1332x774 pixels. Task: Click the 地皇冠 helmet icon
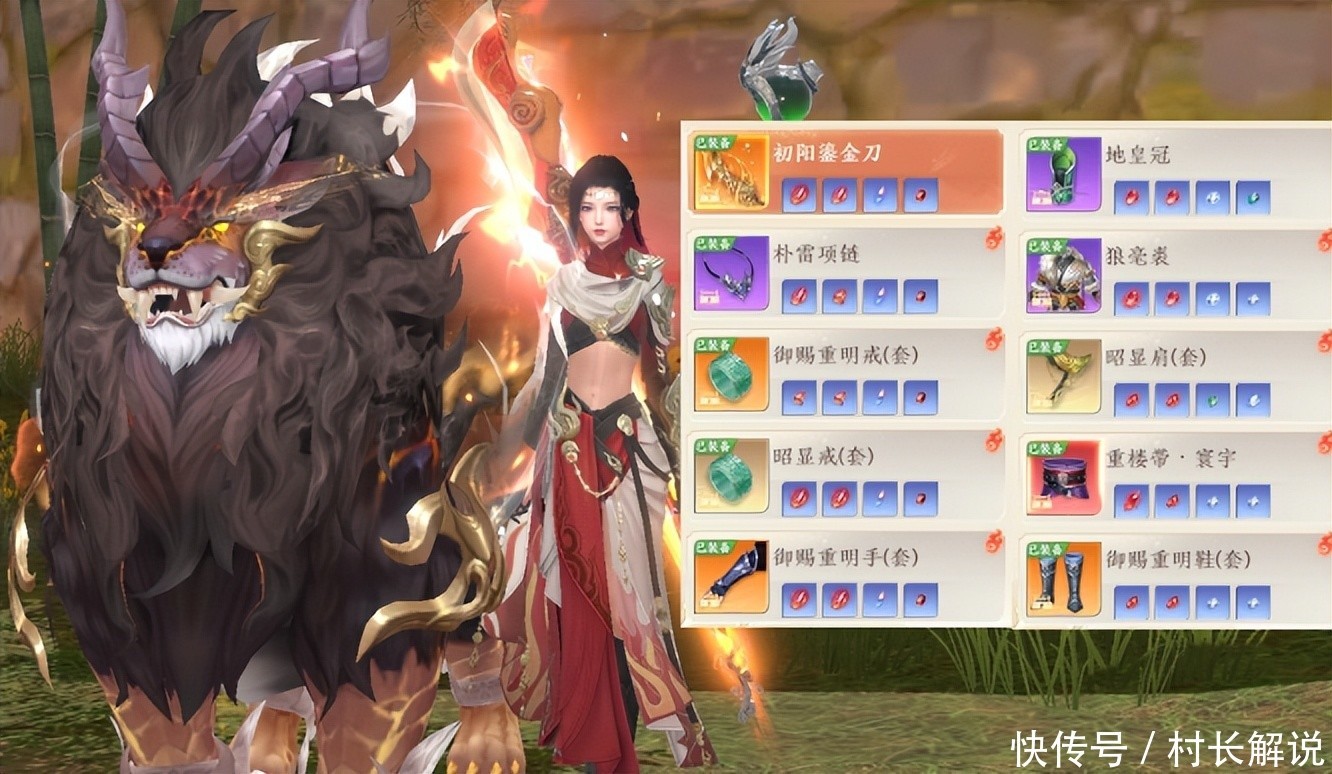pos(1063,175)
